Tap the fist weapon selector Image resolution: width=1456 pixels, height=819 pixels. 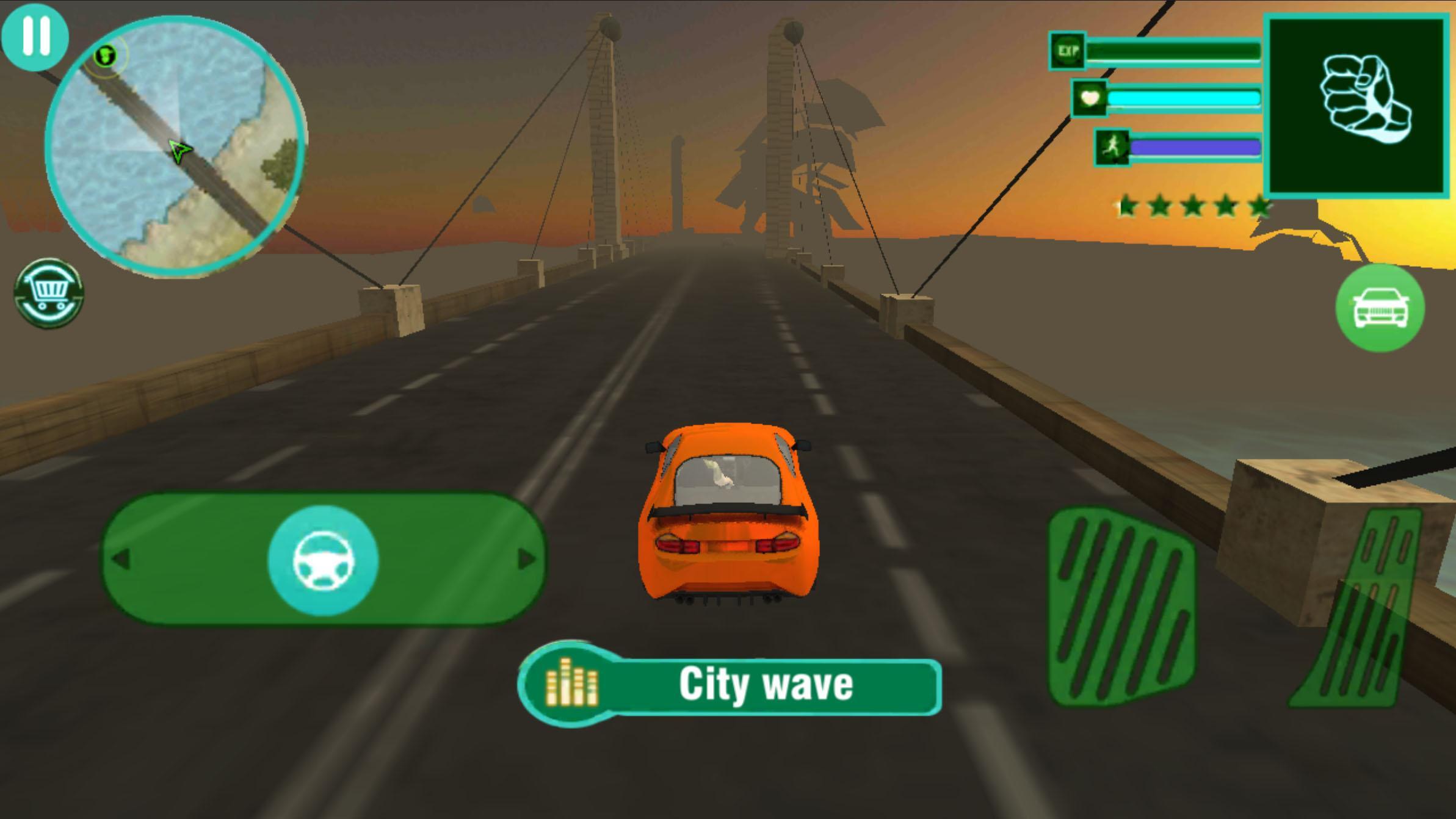coord(1358,106)
